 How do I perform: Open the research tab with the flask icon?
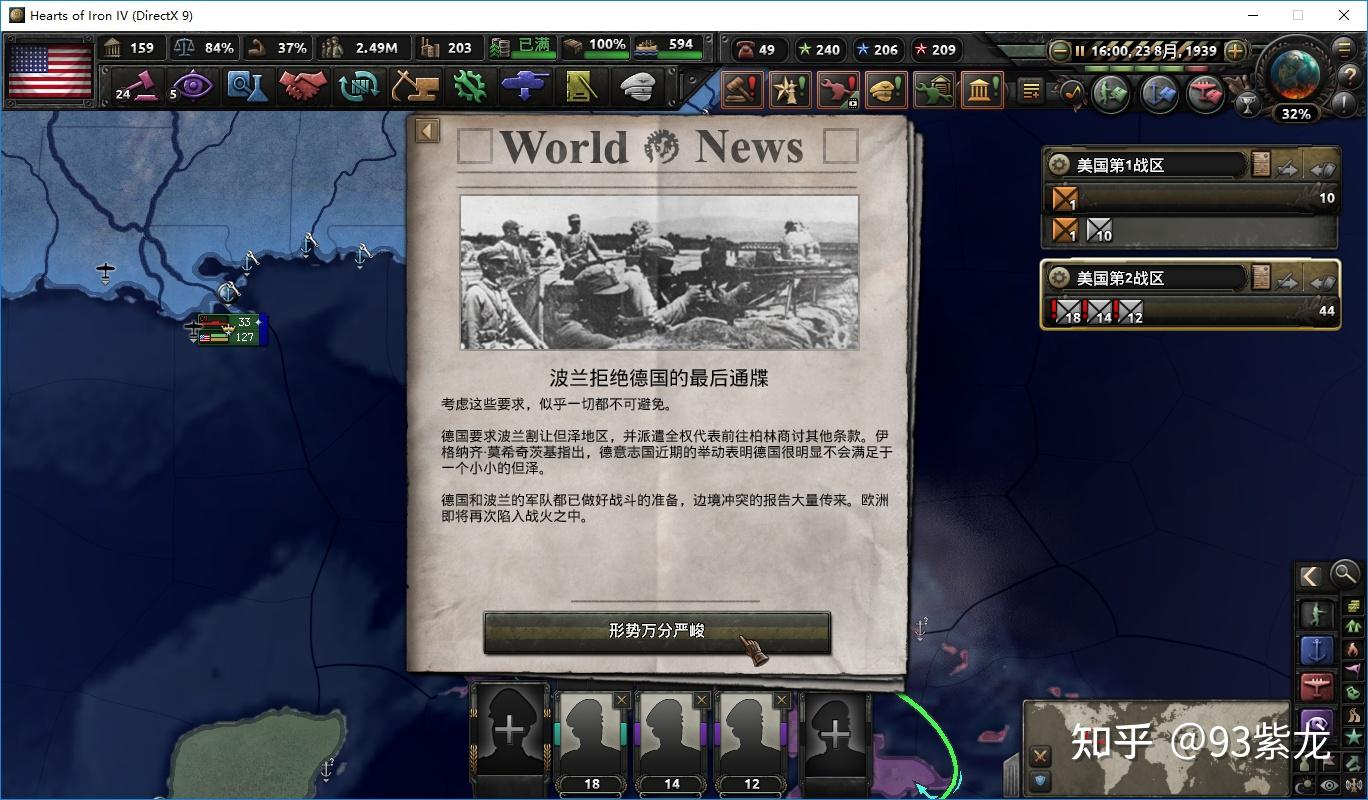[249, 86]
